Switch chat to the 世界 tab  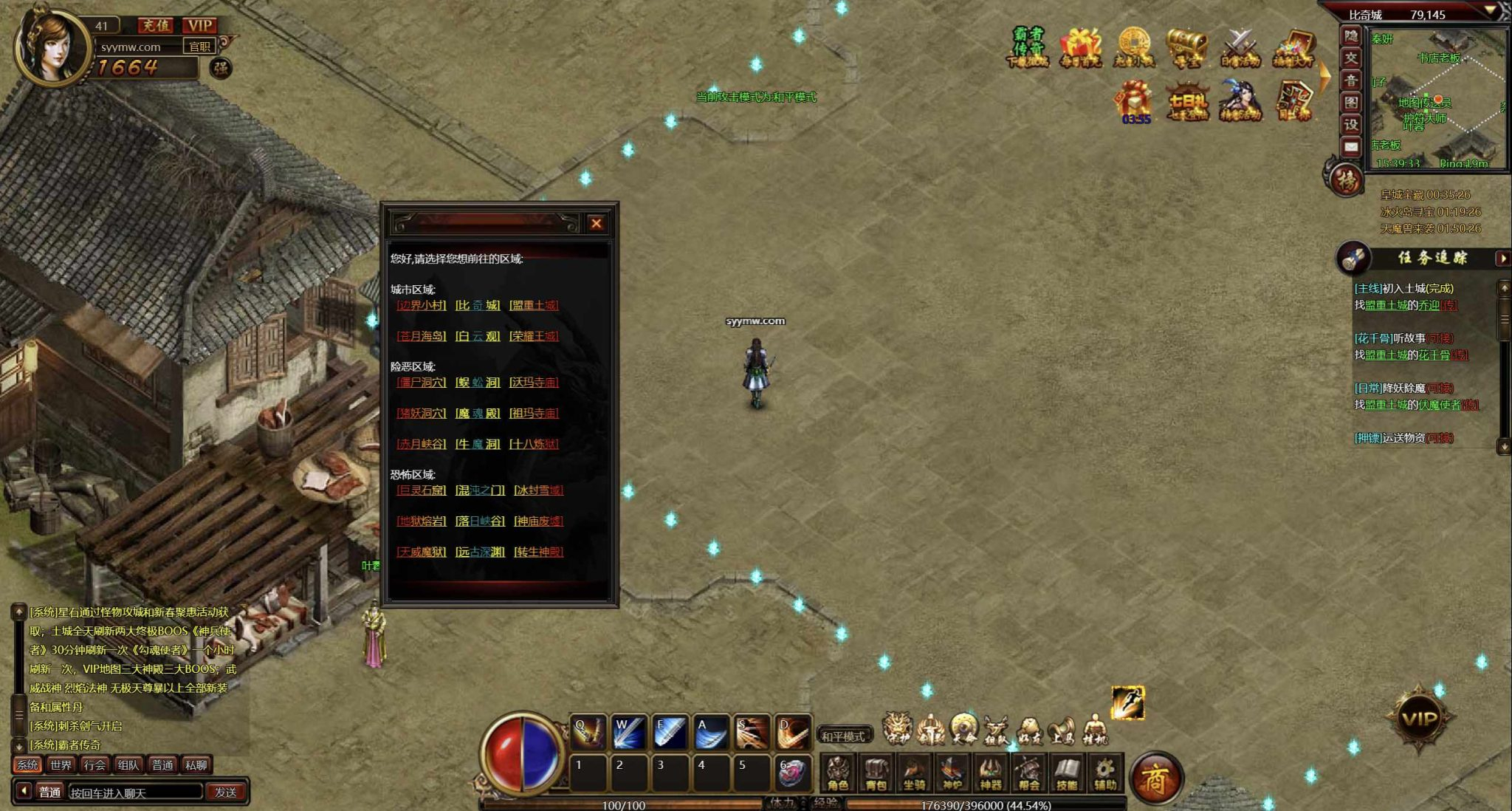click(x=61, y=765)
